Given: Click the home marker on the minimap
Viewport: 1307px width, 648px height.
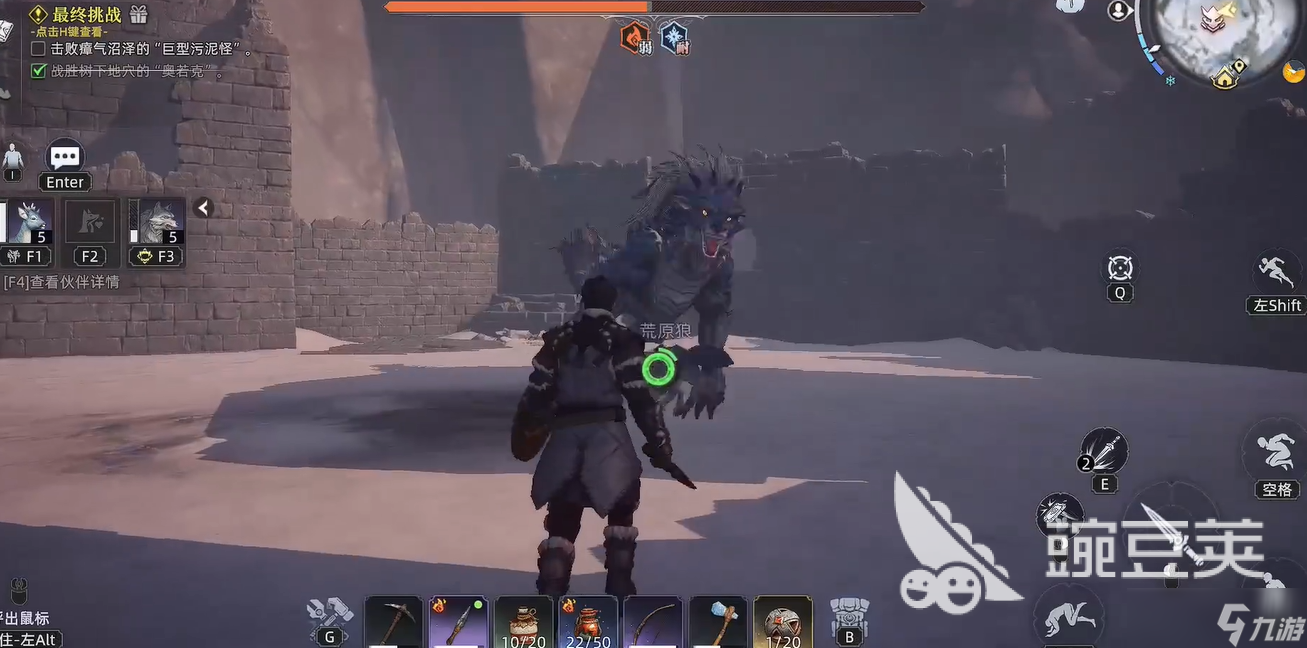Looking at the screenshot, I should click(x=1225, y=78).
